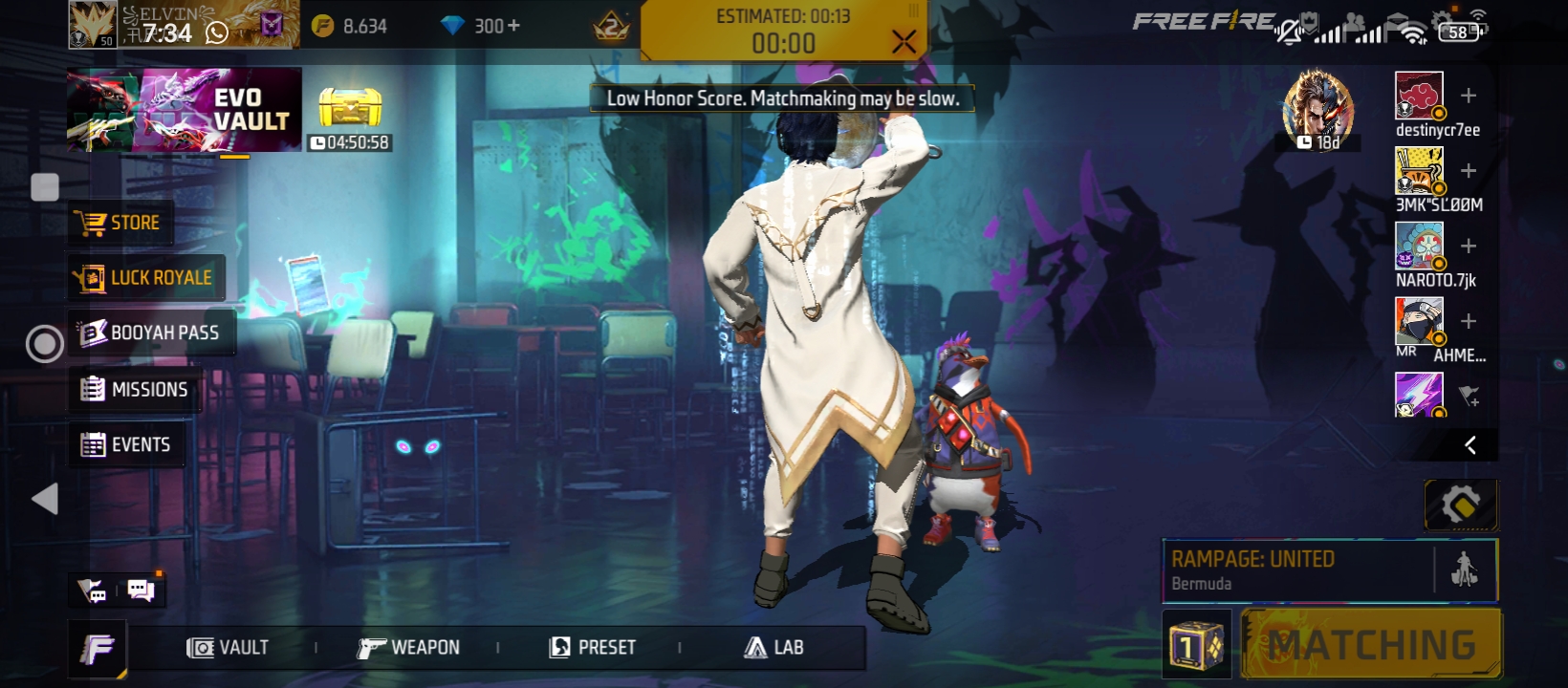The height and width of the screenshot is (688, 1568).
Task: Add more diamonds
Action: (513, 26)
